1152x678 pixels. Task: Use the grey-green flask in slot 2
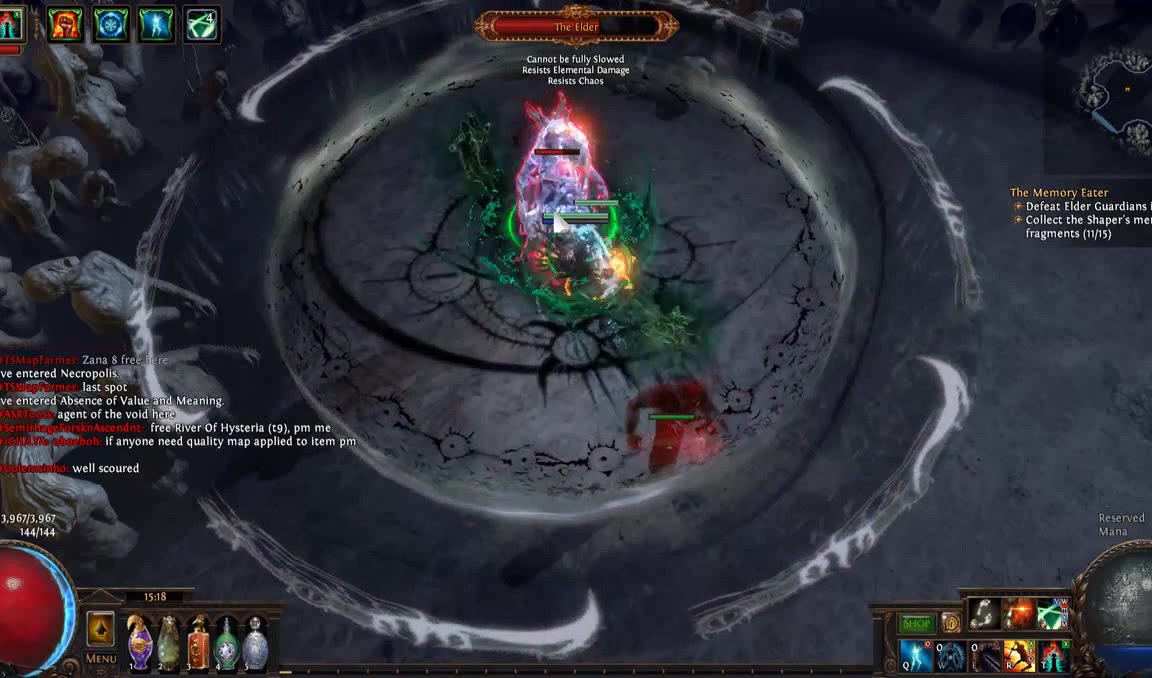click(168, 641)
